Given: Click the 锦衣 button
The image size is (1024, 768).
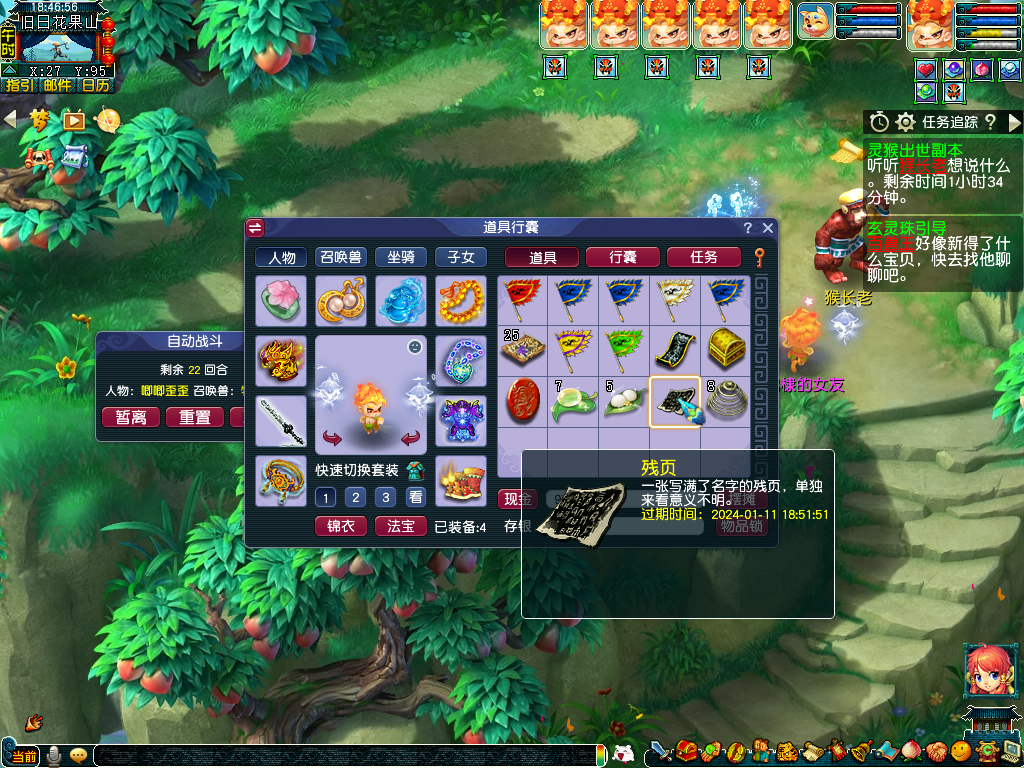Looking at the screenshot, I should pyautogui.click(x=341, y=526).
